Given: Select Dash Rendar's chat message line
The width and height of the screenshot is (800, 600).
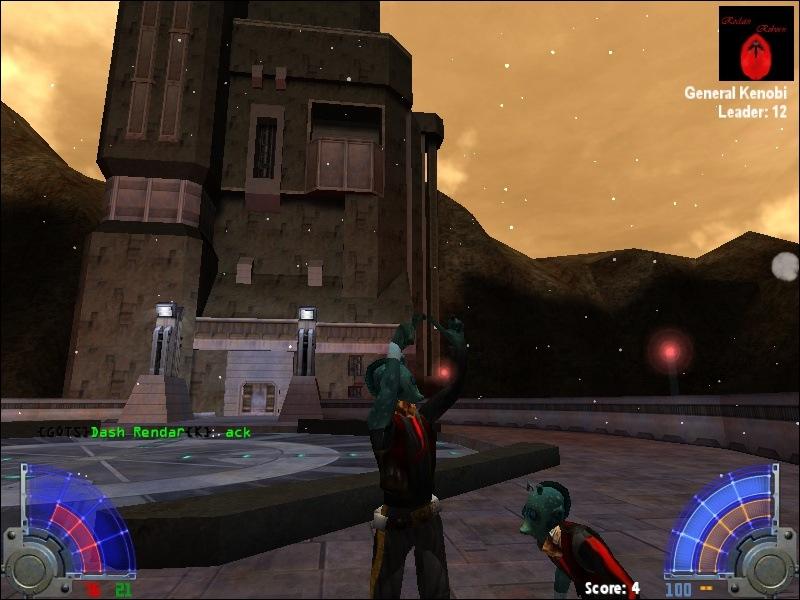Looking at the screenshot, I should (144, 432).
